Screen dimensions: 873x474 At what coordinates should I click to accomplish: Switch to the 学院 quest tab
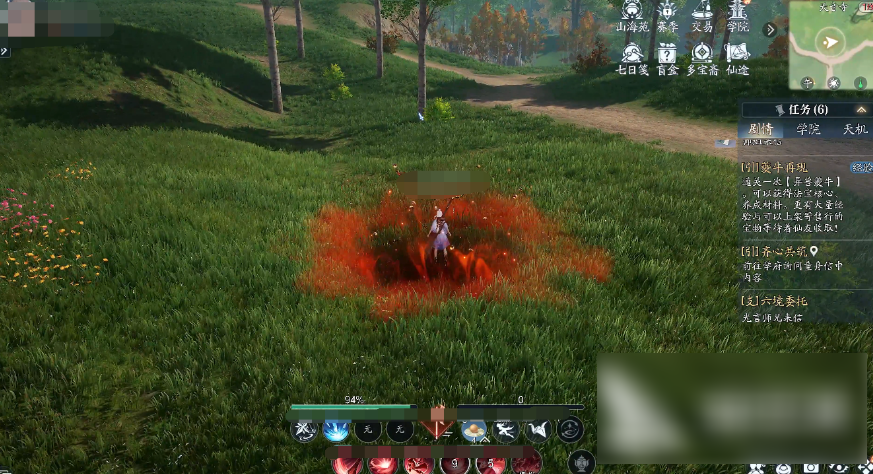click(x=807, y=129)
